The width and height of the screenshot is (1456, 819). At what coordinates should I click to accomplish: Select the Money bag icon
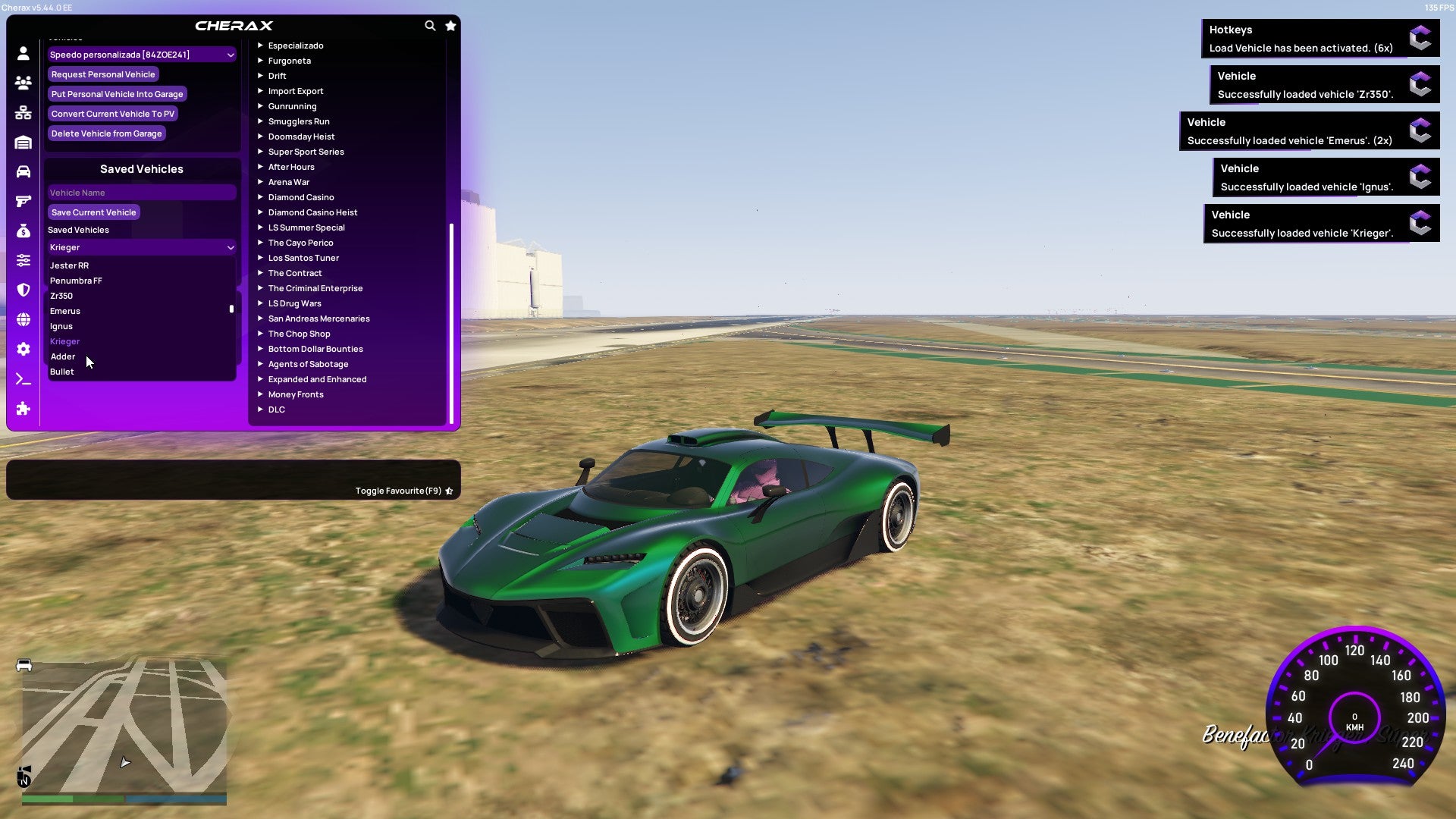(23, 230)
